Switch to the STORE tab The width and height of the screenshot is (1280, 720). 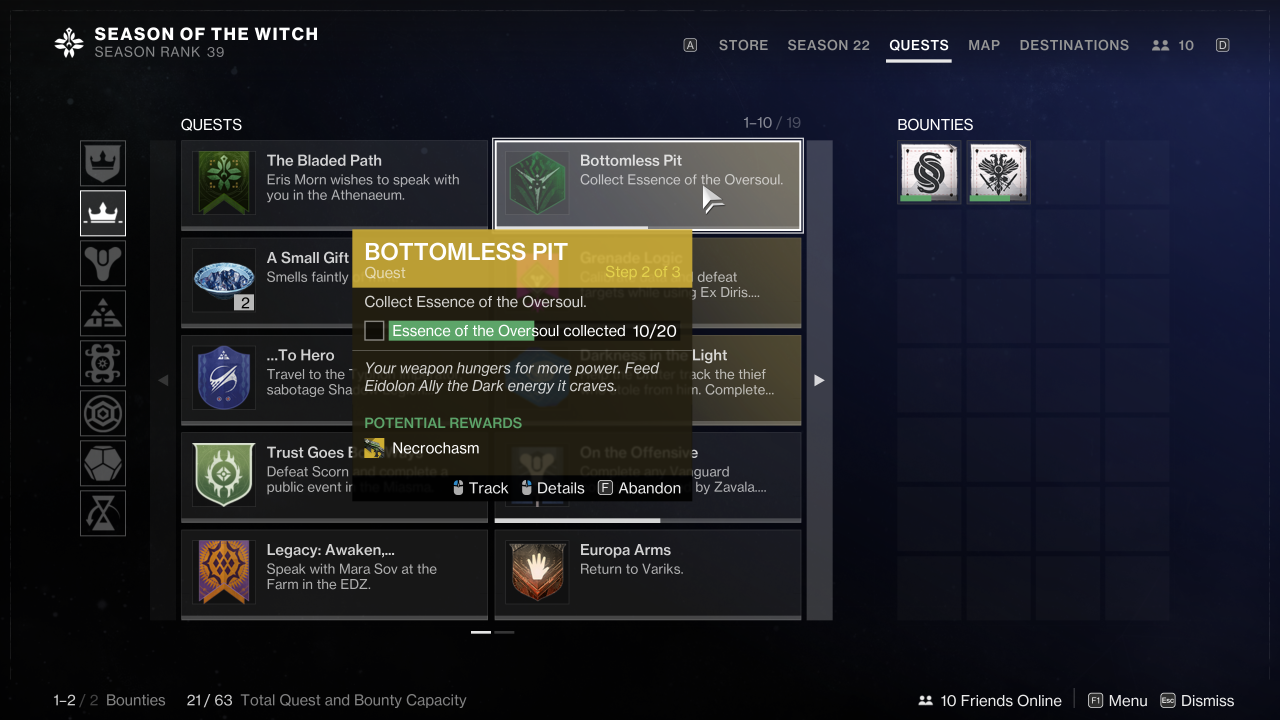click(x=743, y=45)
